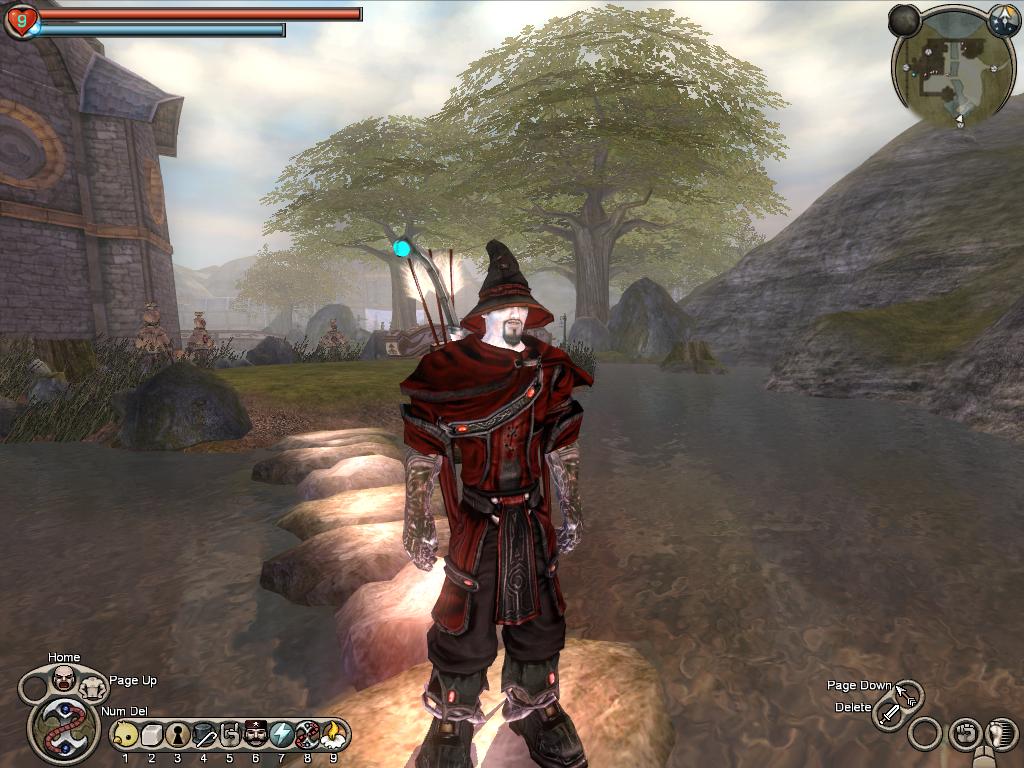Select the red serpent emblem hotbar slot

click(x=308, y=736)
